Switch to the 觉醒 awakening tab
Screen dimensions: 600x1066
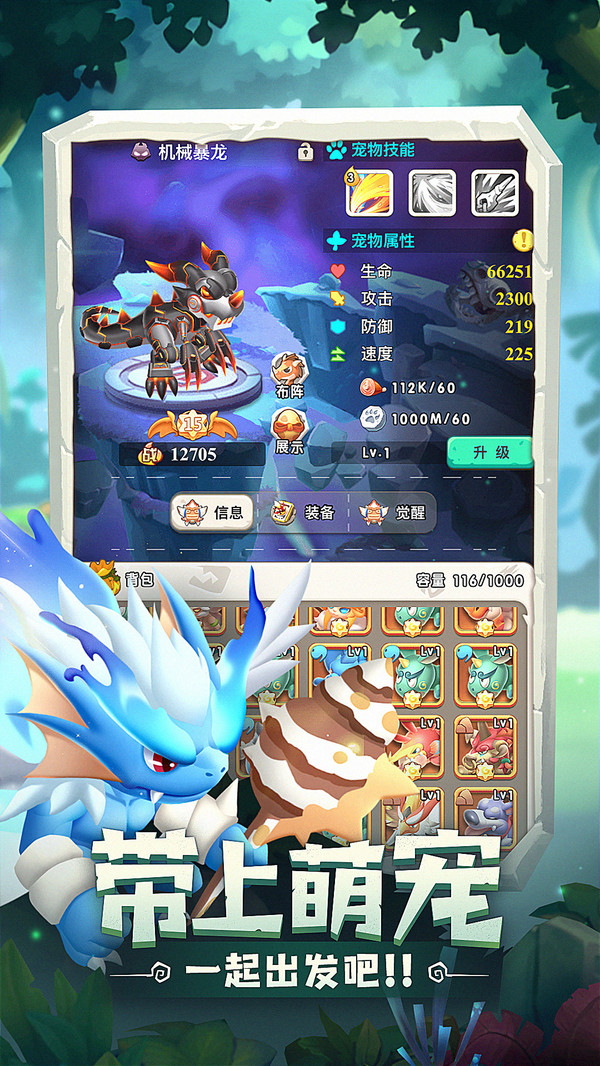coord(392,513)
